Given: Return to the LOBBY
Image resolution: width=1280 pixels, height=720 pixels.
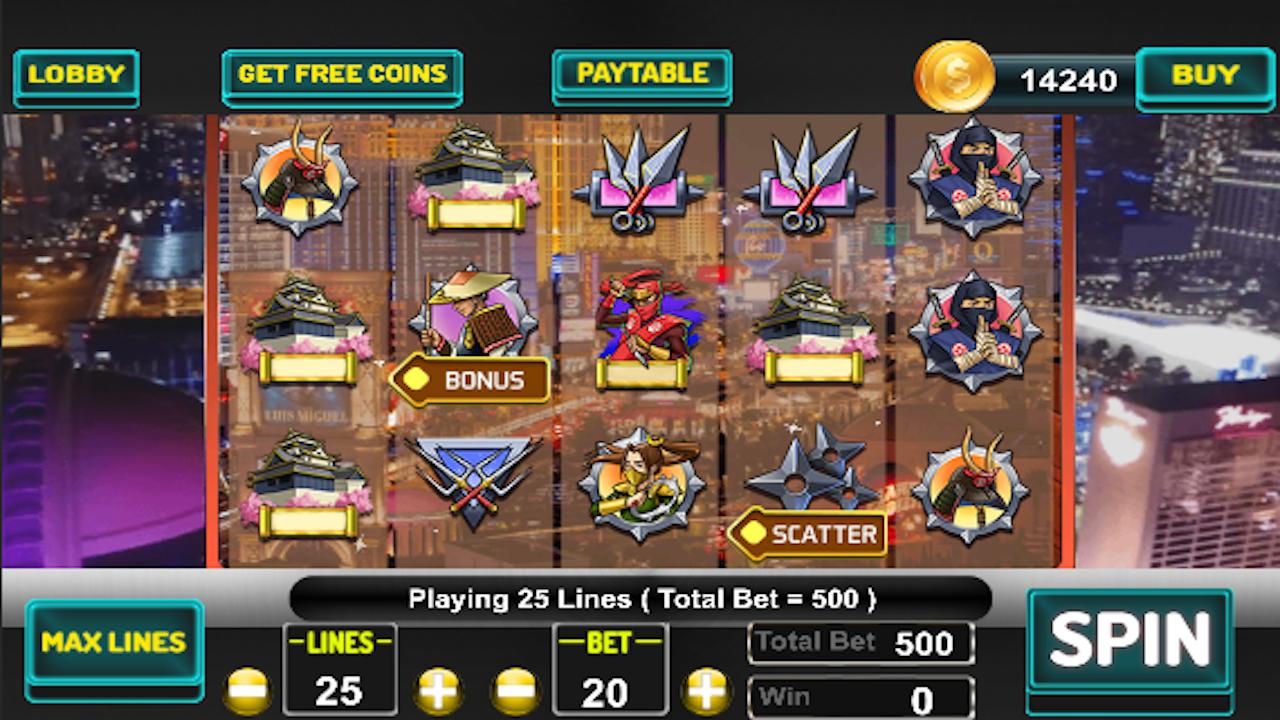Looking at the screenshot, I should pyautogui.click(x=76, y=76).
